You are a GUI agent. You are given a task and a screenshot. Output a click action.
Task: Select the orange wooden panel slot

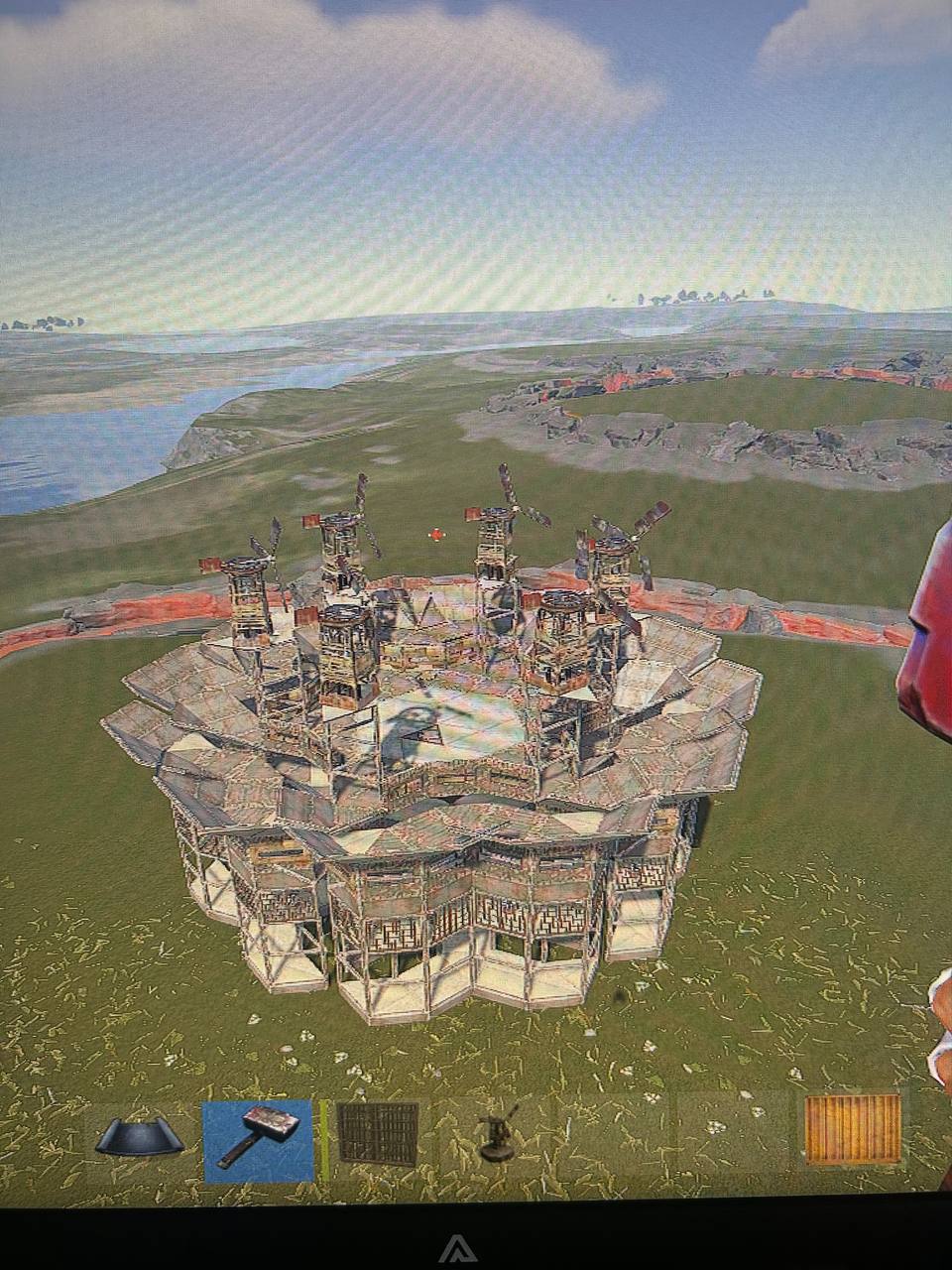pos(852,1129)
